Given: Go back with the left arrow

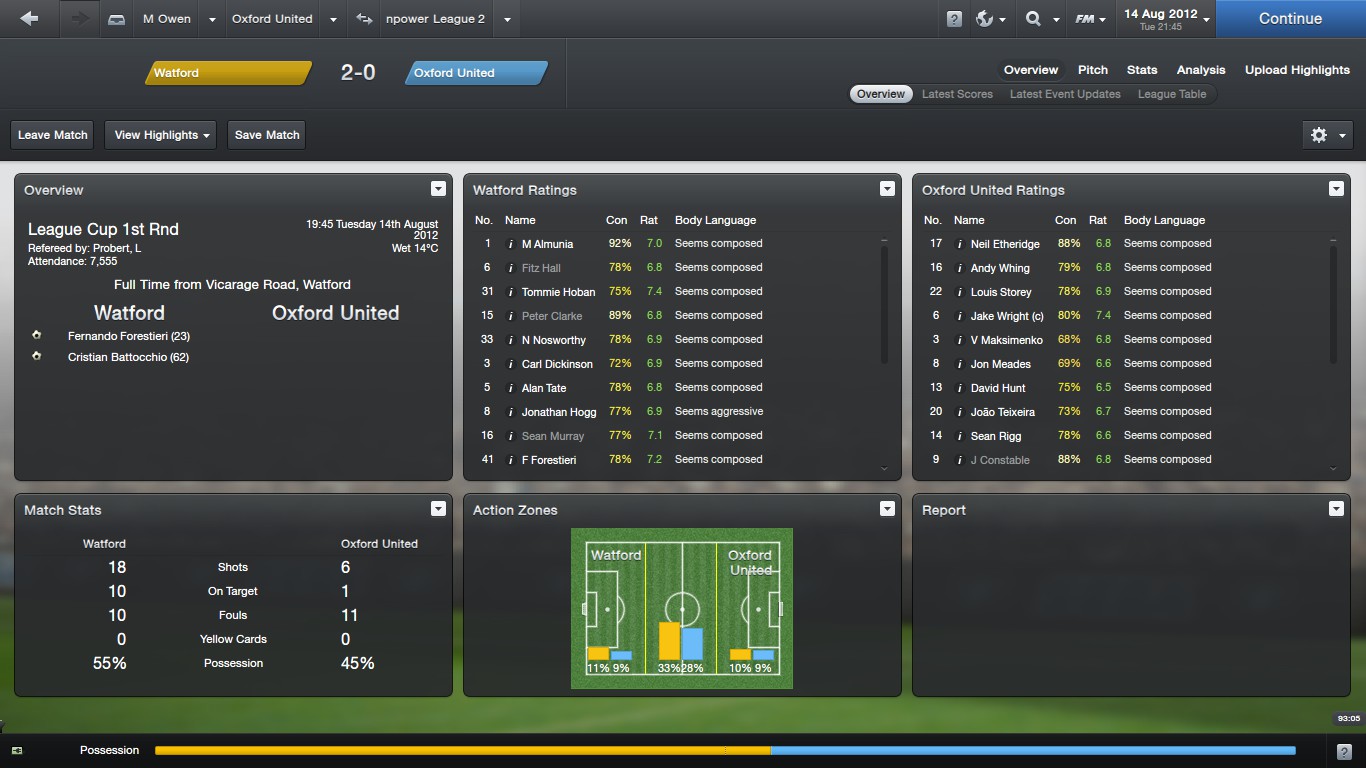Looking at the screenshot, I should [x=29, y=18].
